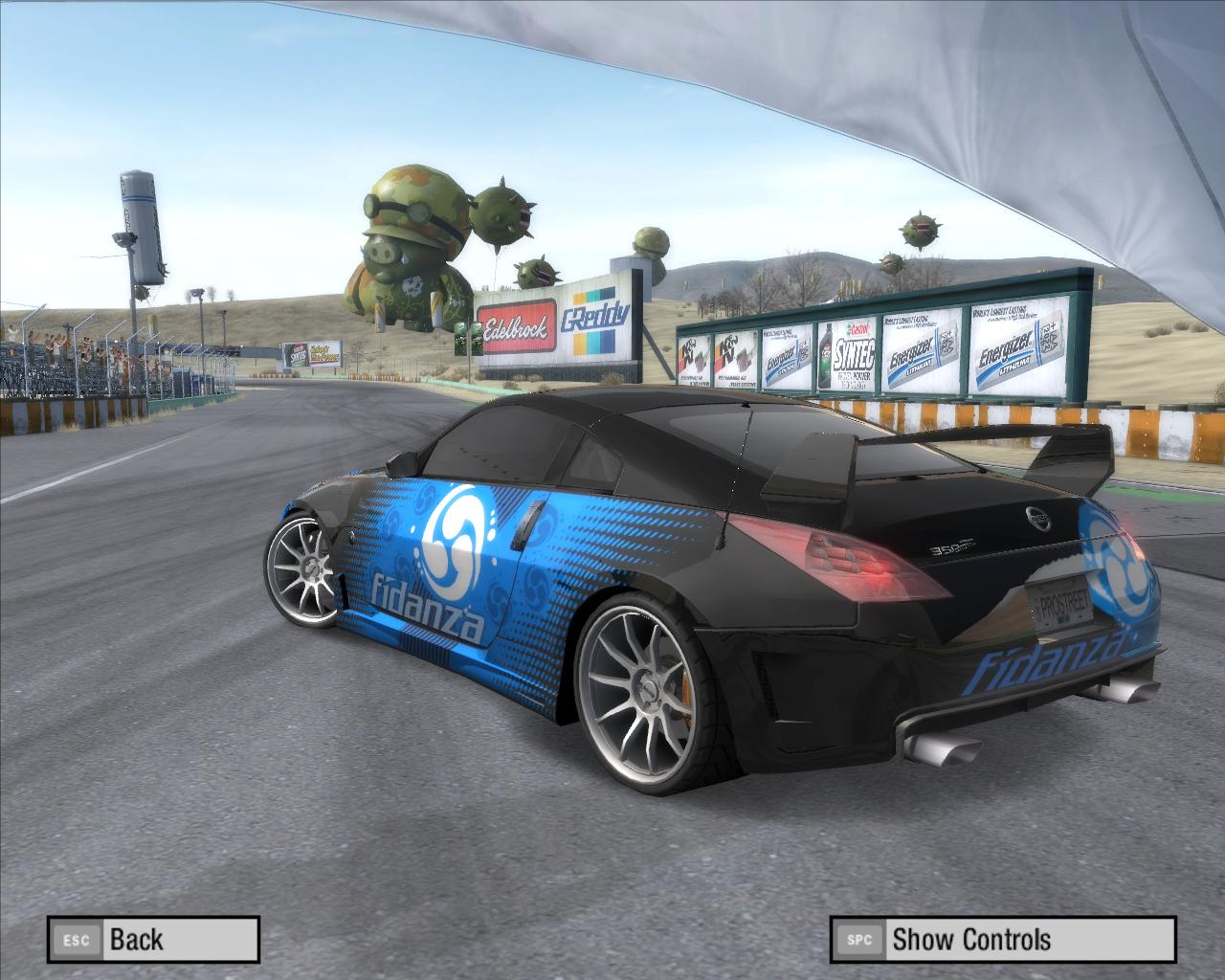Open the Show Controls option
This screenshot has width=1225, height=980.
click(1002, 939)
